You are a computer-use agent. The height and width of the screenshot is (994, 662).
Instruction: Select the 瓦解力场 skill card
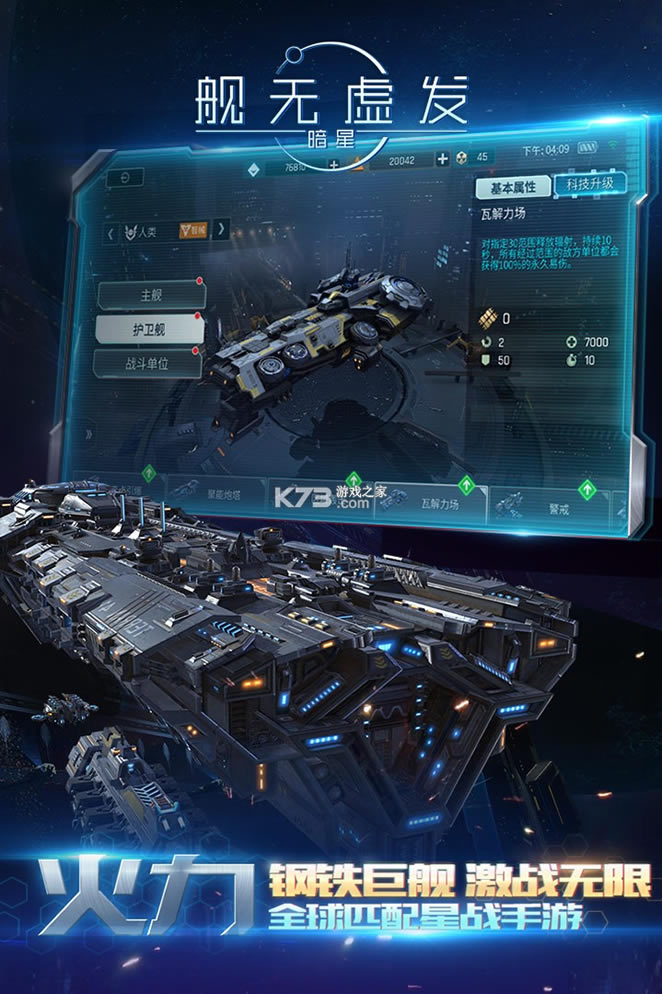[440, 503]
